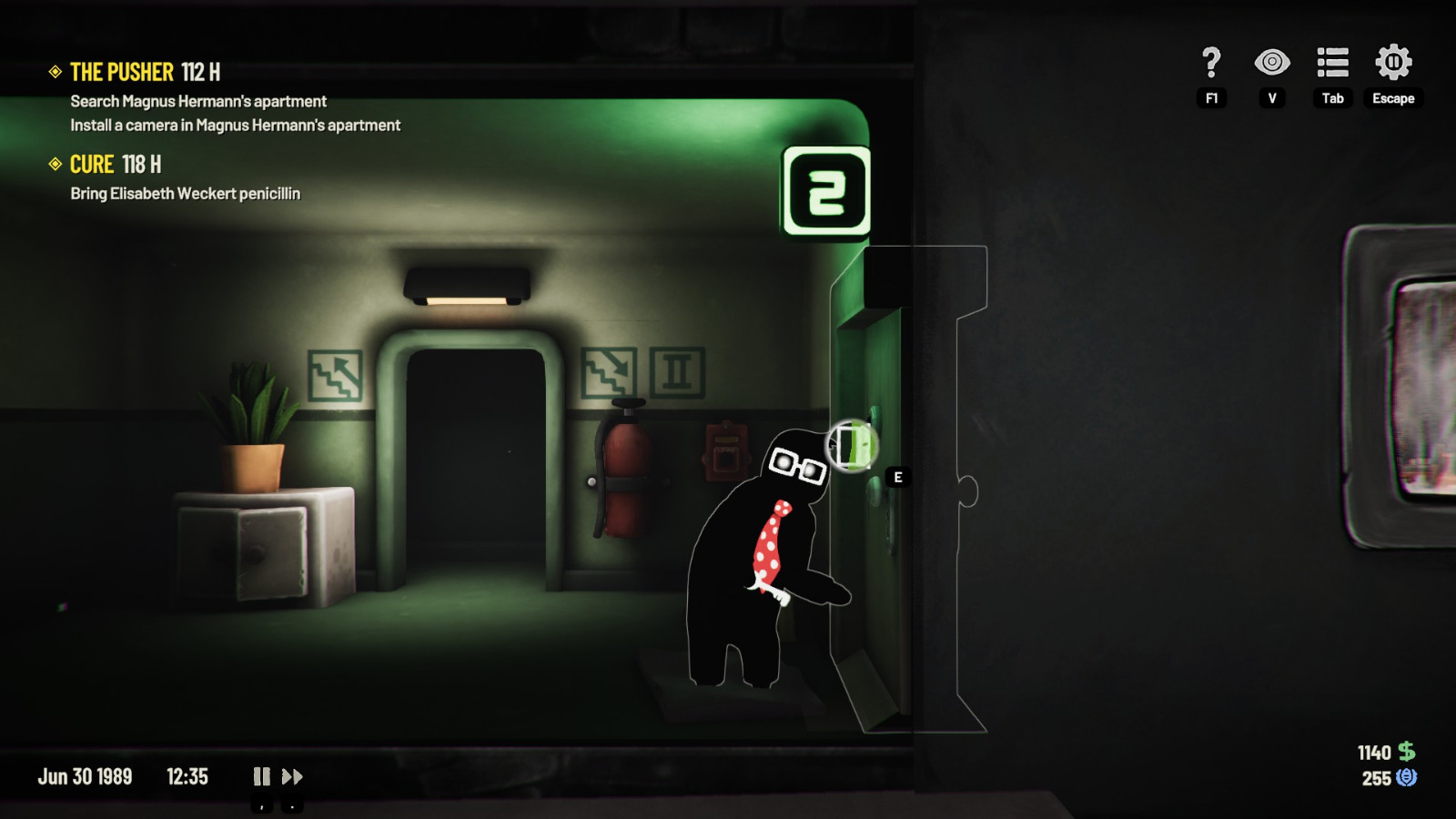Enable fast-forward time speed
The height and width of the screenshot is (819, 1456).
[293, 776]
